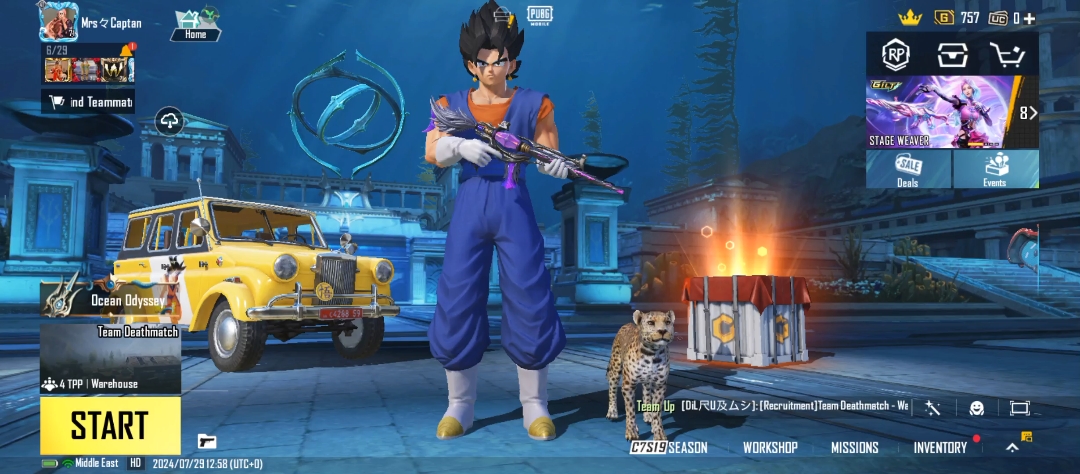
Task: Expand the bottom menu up arrow
Action: (1012, 447)
